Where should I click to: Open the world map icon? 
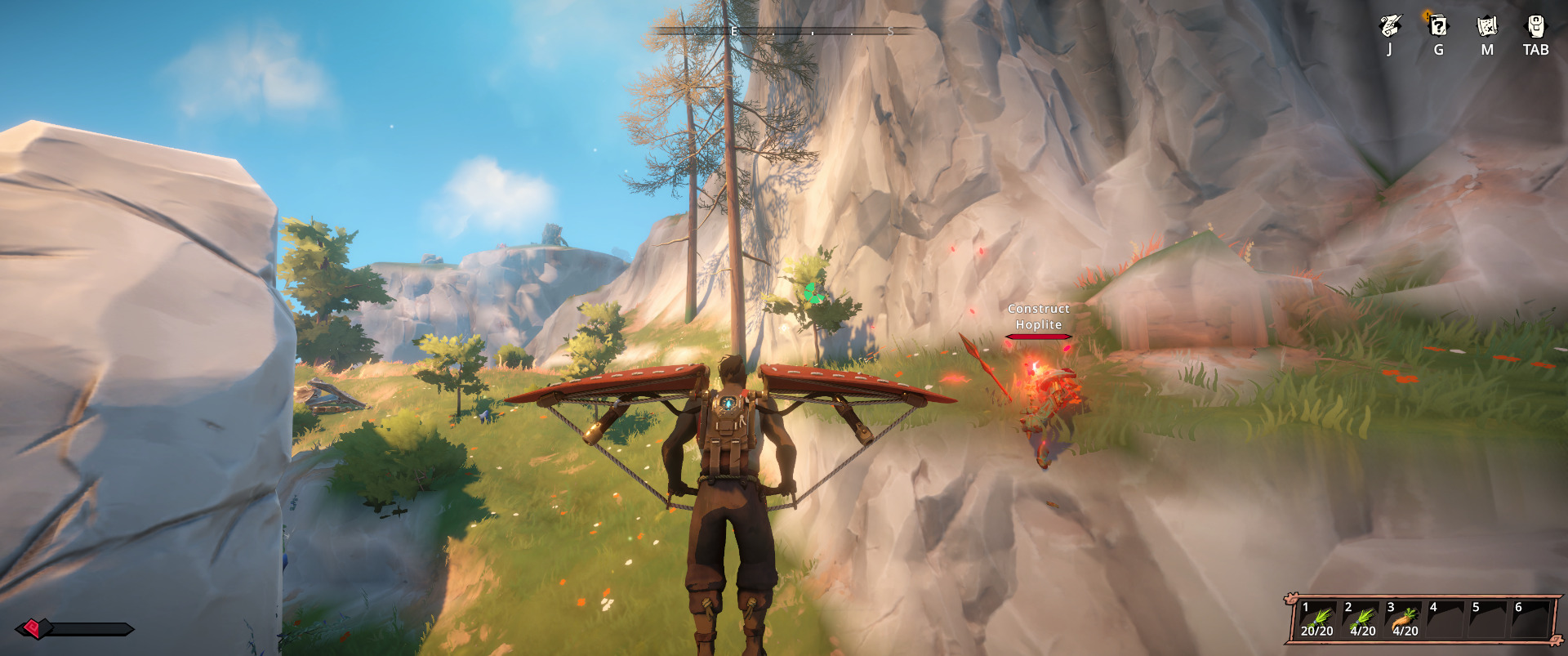tap(1487, 27)
